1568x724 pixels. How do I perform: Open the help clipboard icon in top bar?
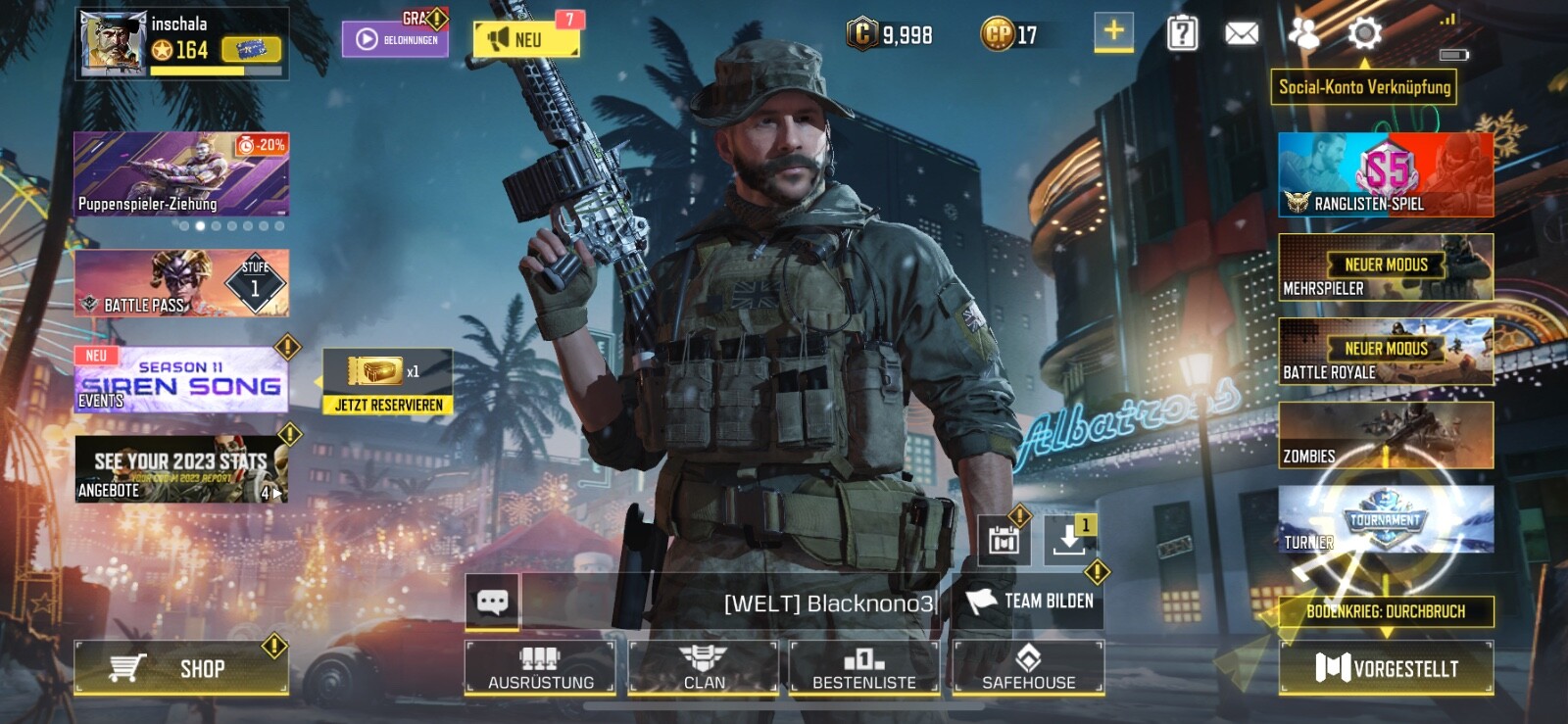(1179, 32)
